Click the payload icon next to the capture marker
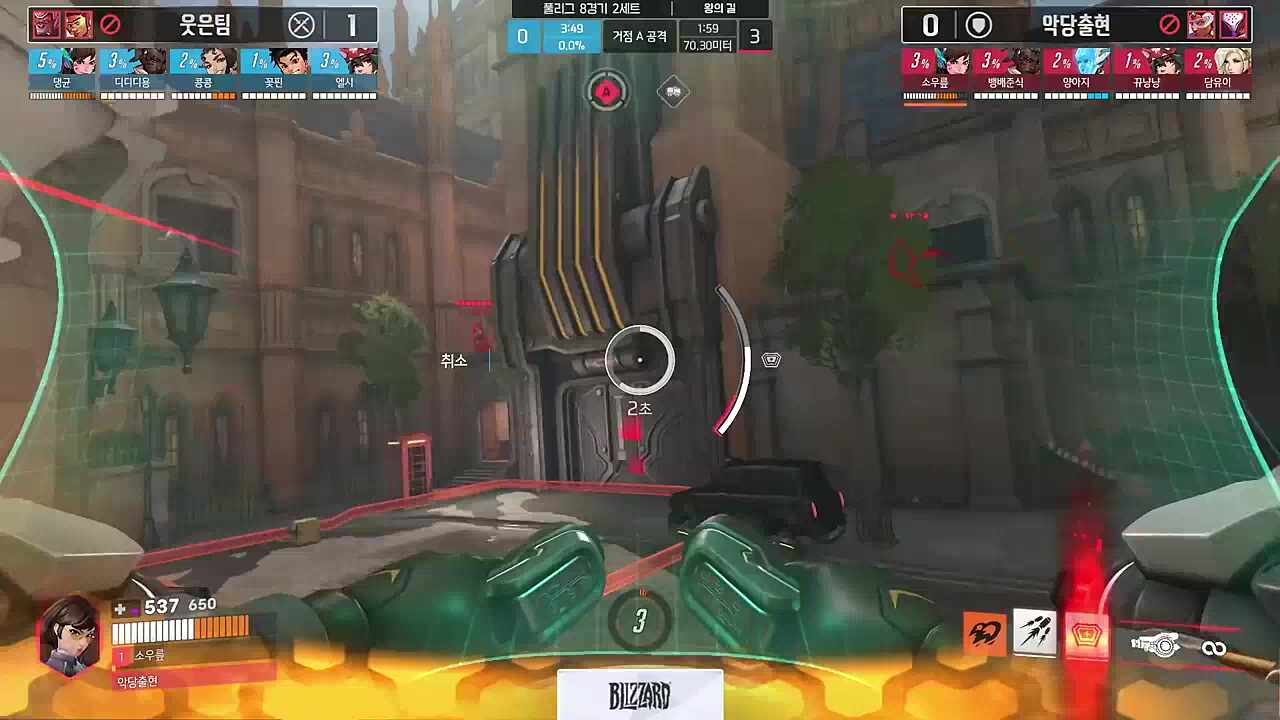The image size is (1280, 720). (x=673, y=91)
